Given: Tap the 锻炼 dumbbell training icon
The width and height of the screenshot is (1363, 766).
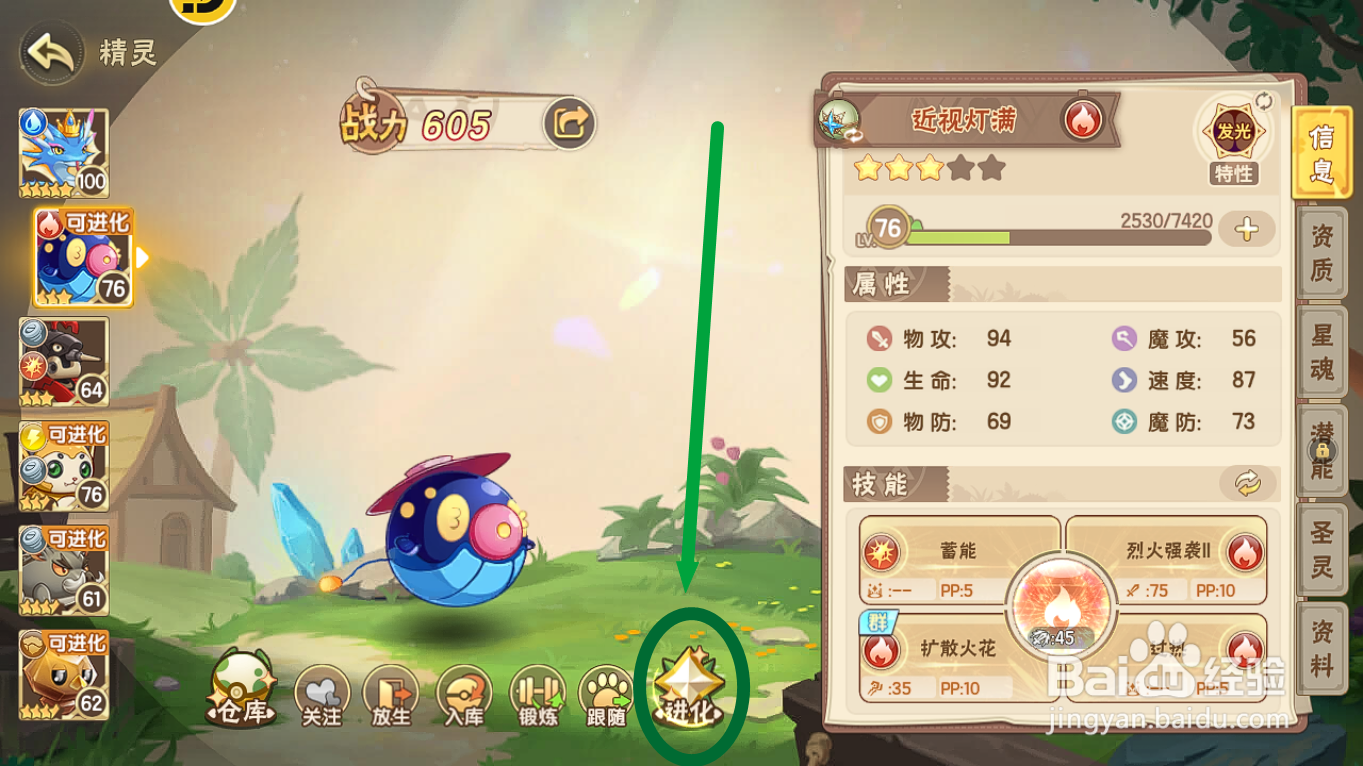Looking at the screenshot, I should pos(538,691).
